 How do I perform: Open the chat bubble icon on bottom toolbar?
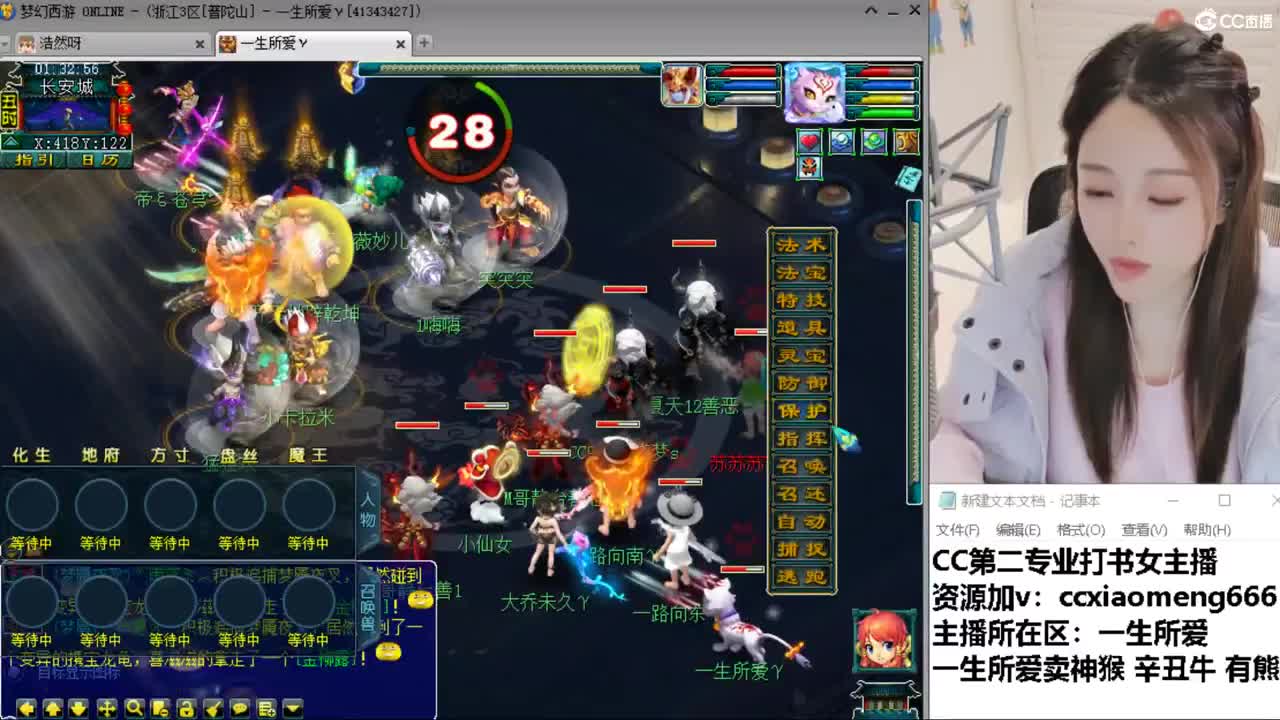coord(241,708)
